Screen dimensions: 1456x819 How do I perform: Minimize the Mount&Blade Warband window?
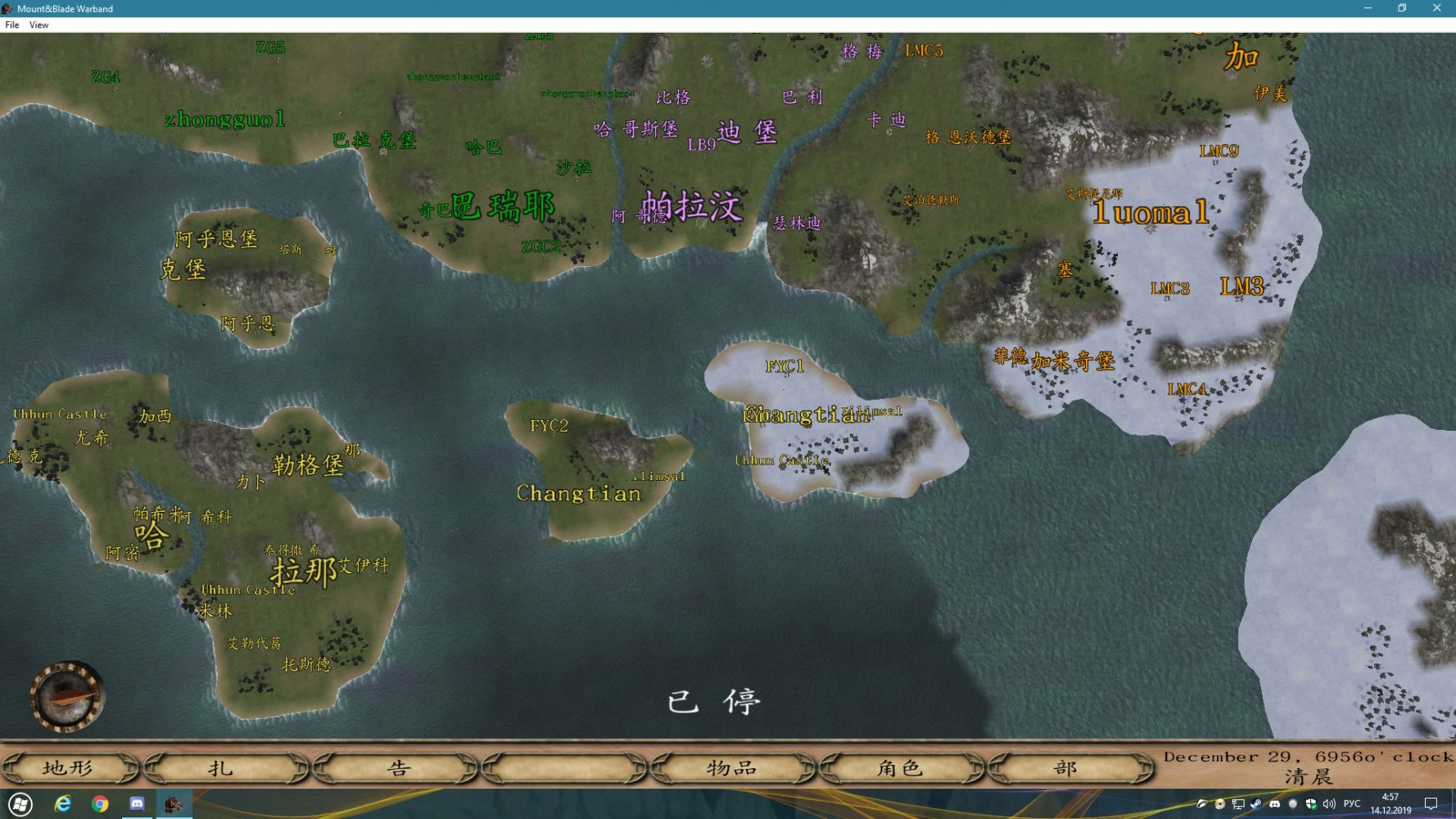(x=1368, y=8)
